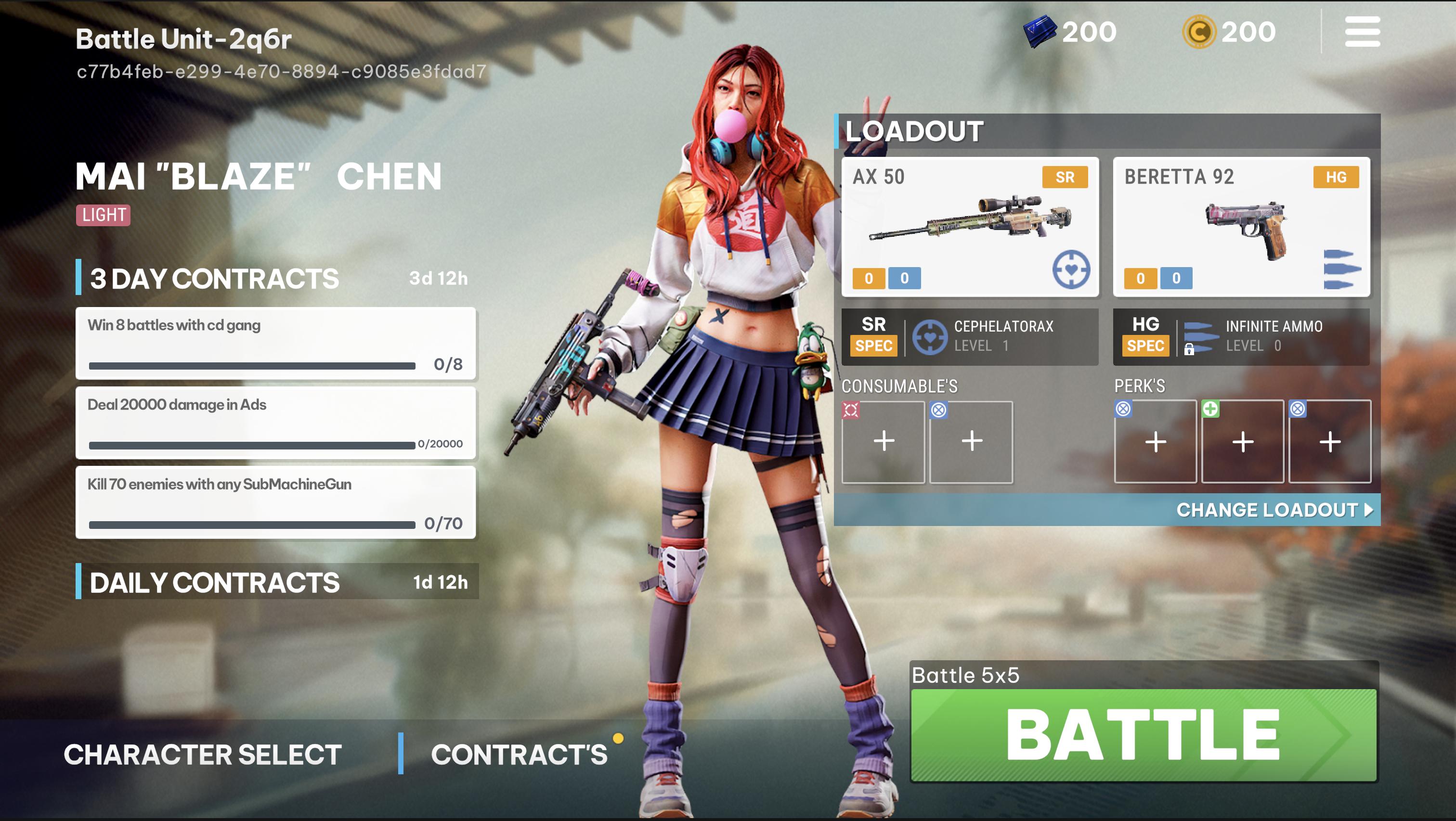Add a perk to the green-plus slot
This screenshot has width=1456, height=821.
pos(1242,442)
